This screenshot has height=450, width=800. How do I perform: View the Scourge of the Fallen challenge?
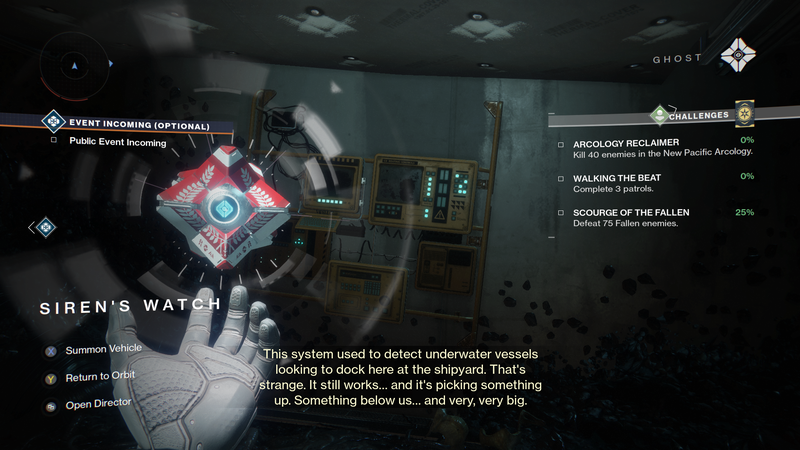pos(631,213)
